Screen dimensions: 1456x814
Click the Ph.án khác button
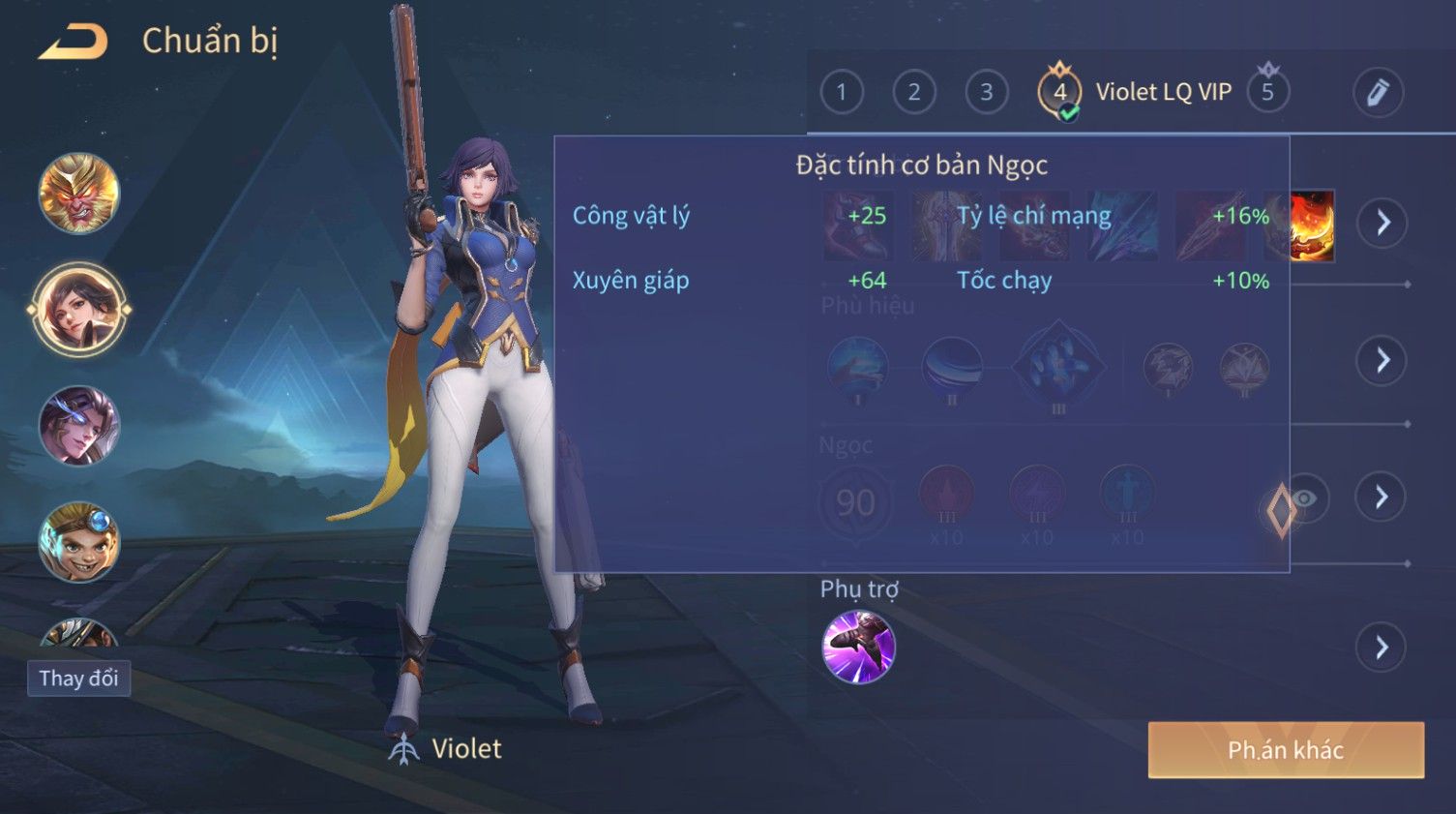1286,750
